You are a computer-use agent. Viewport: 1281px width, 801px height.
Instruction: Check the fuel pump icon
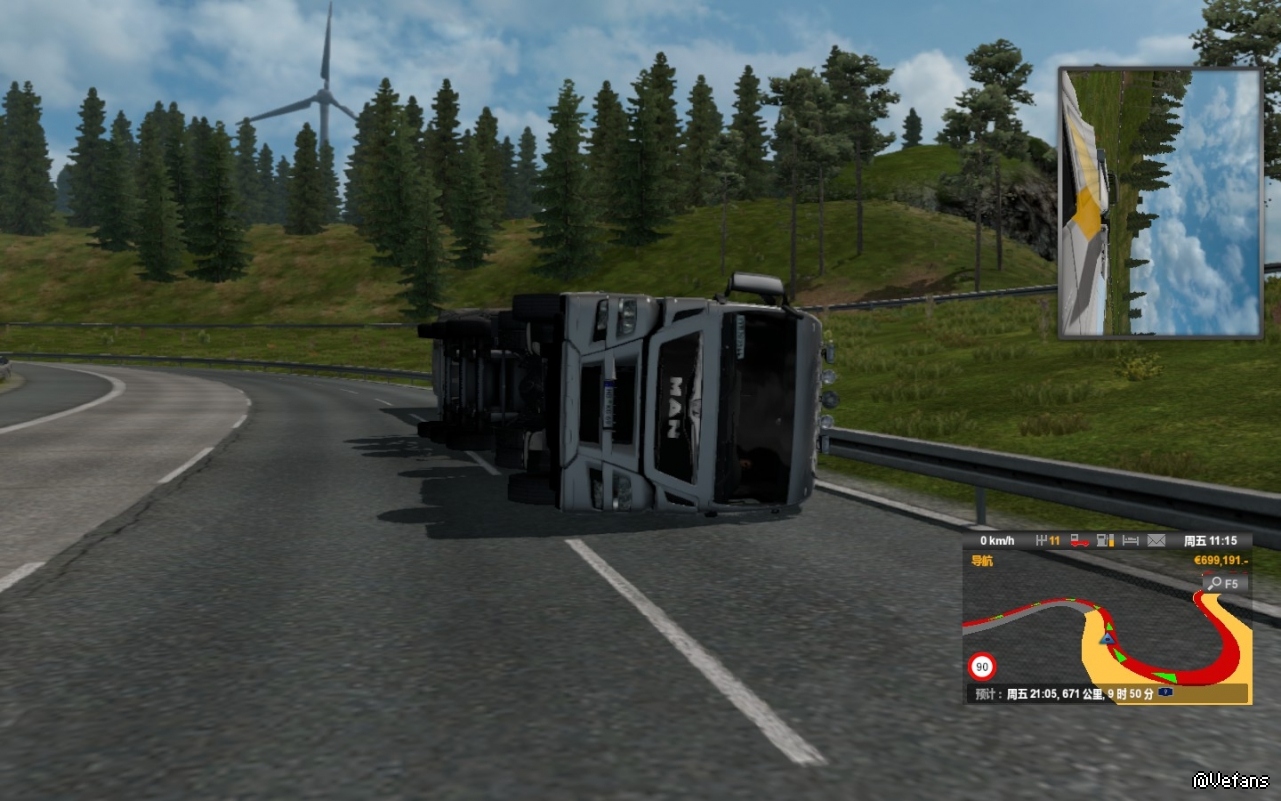pos(1104,541)
